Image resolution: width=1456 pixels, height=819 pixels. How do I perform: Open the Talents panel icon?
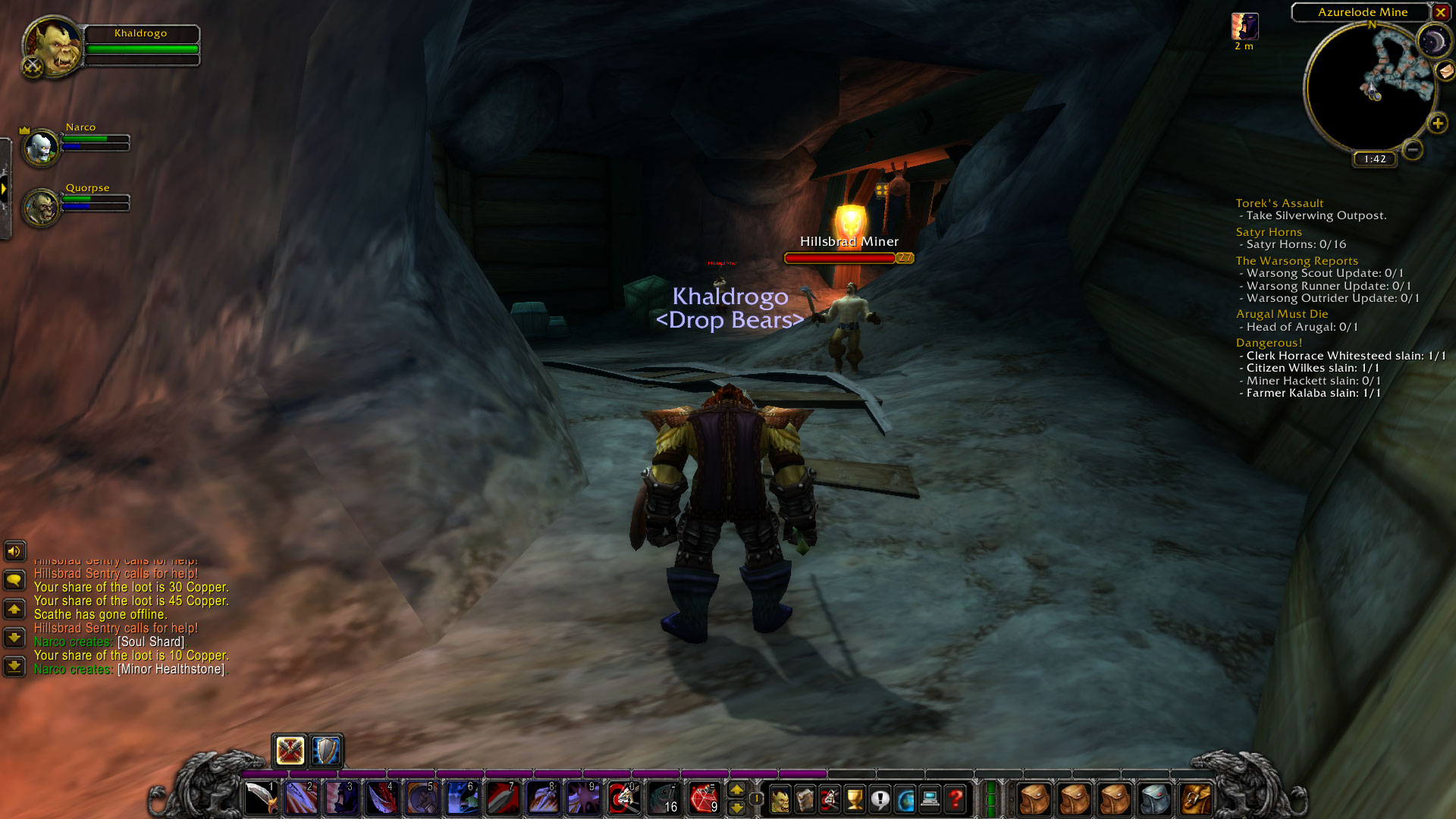pyautogui.click(x=830, y=798)
